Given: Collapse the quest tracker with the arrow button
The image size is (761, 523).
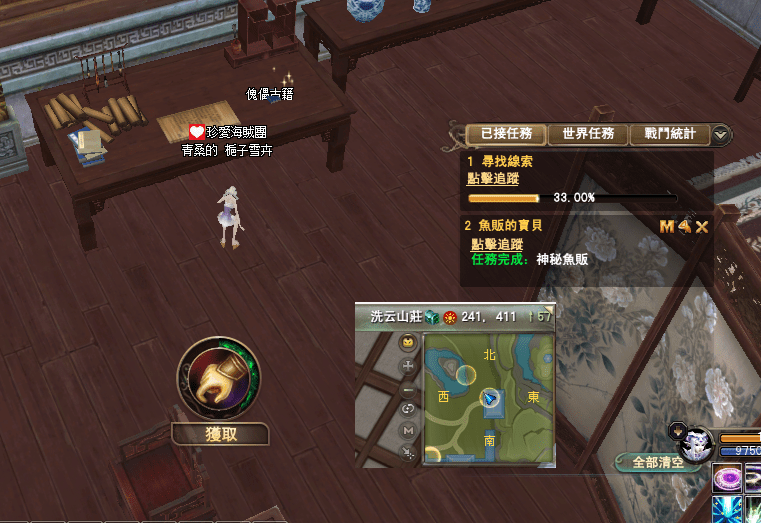Looking at the screenshot, I should 721,134.
